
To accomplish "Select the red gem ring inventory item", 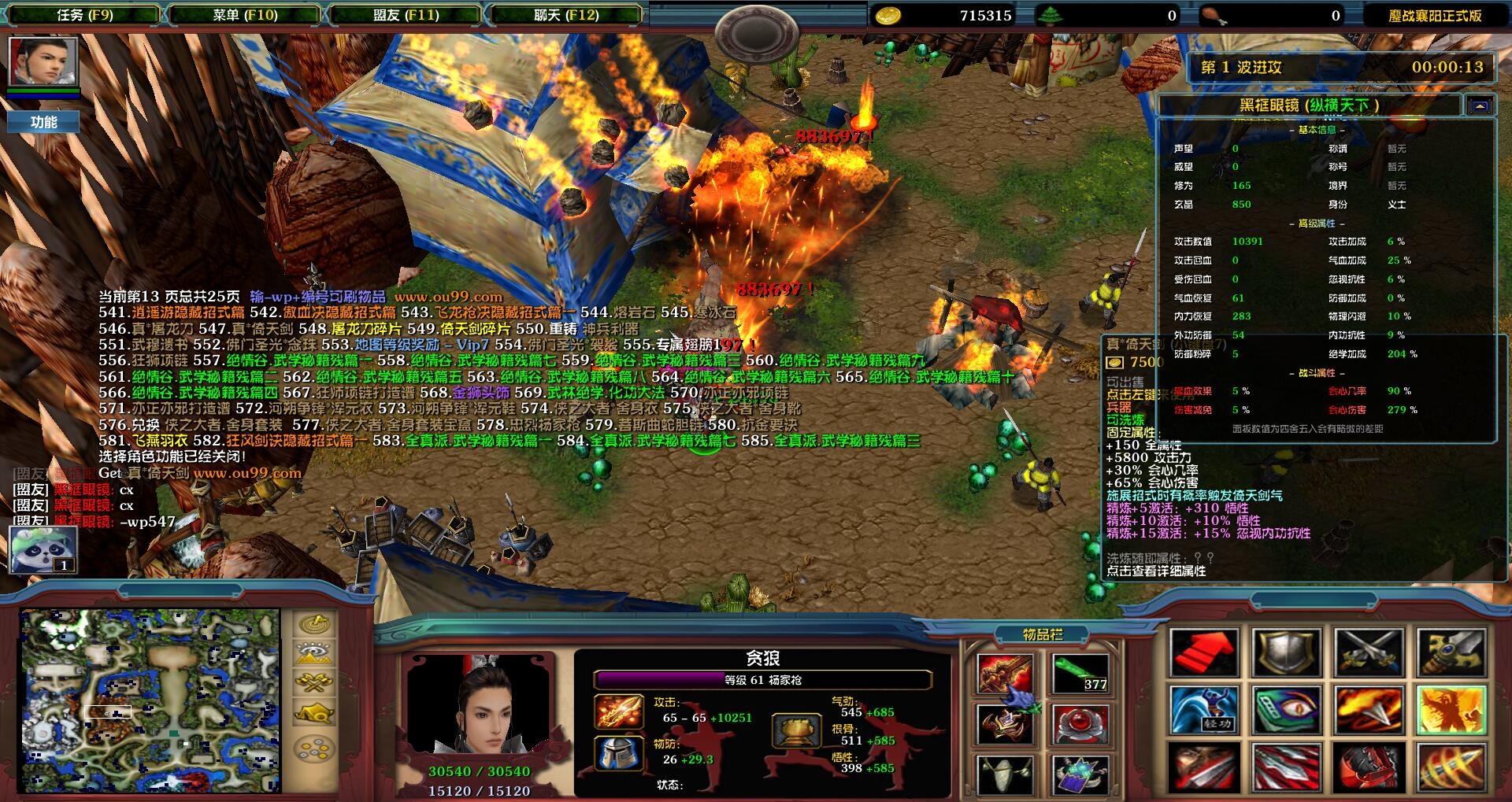I will pyautogui.click(x=1079, y=724).
